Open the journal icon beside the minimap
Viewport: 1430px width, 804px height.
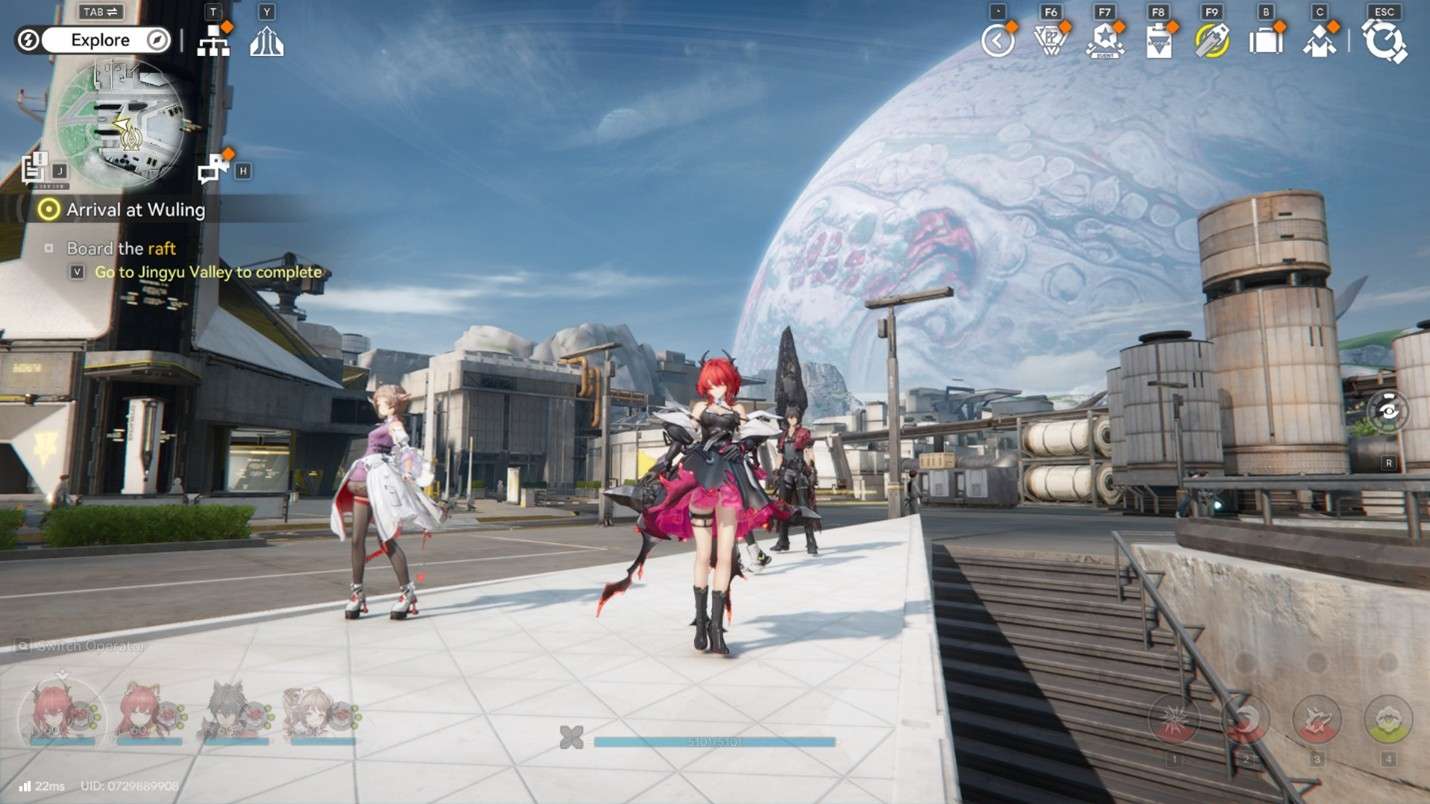pos(37,168)
